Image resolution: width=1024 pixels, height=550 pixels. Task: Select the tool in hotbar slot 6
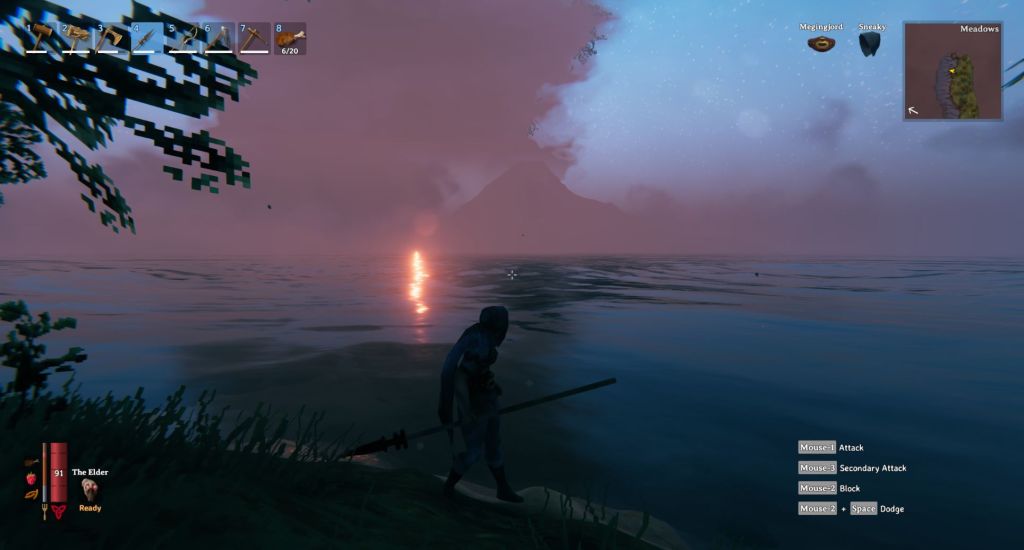[219, 38]
